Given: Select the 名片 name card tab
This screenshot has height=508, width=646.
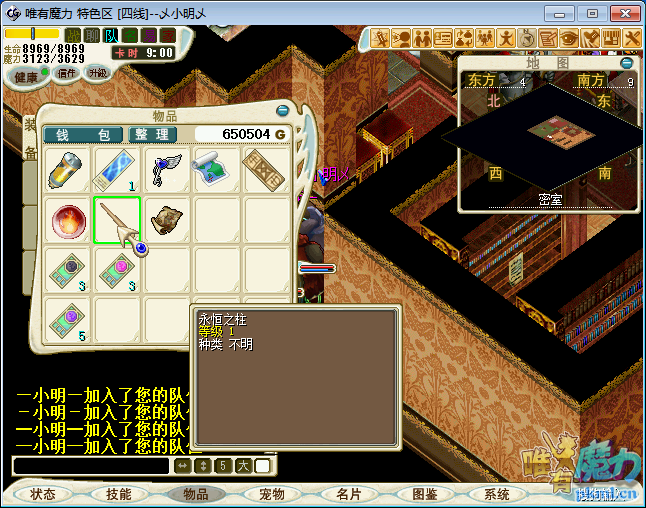Looking at the screenshot, I should pyautogui.click(x=348, y=494).
